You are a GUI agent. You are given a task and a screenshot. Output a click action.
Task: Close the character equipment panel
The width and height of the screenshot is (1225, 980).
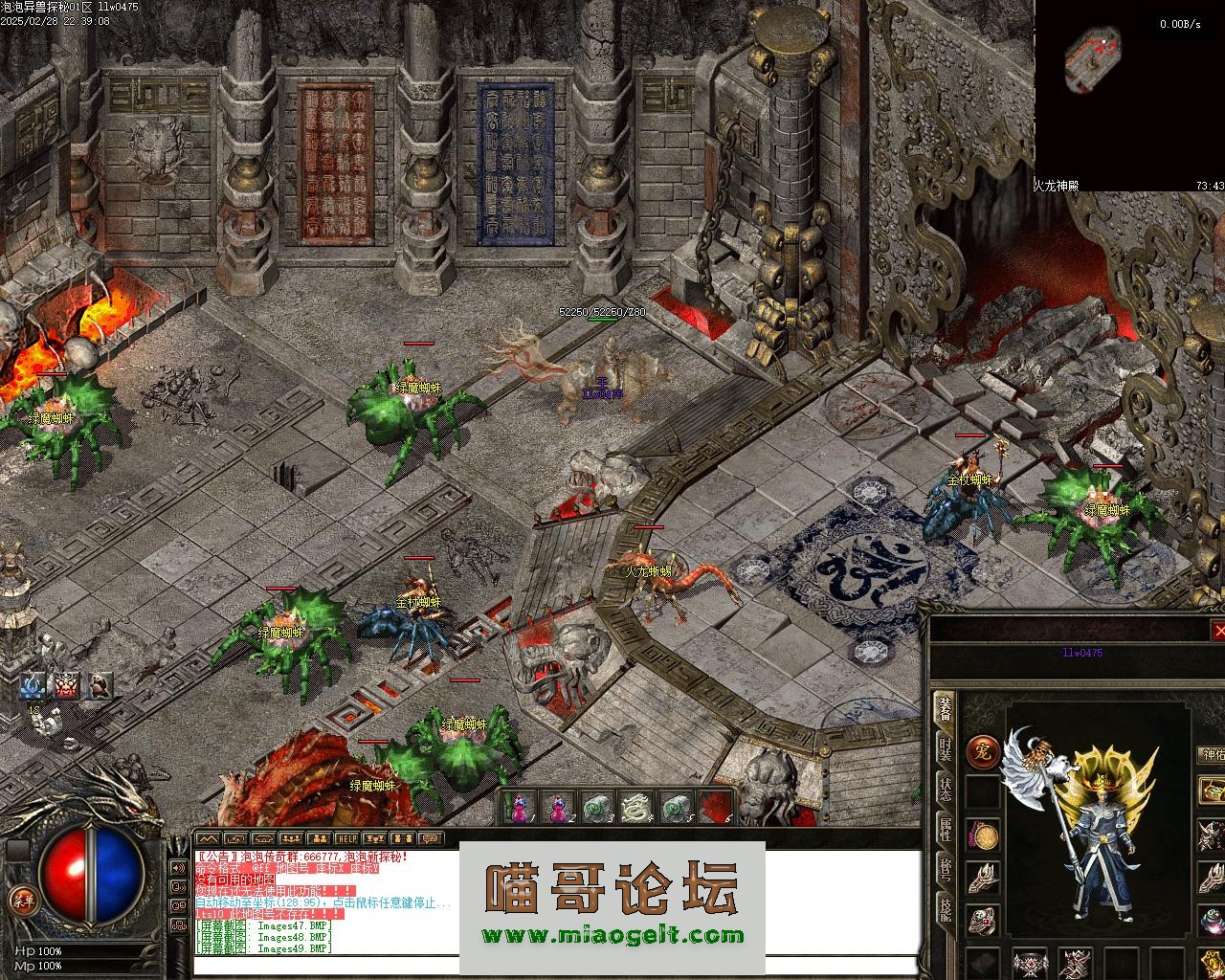(1218, 631)
